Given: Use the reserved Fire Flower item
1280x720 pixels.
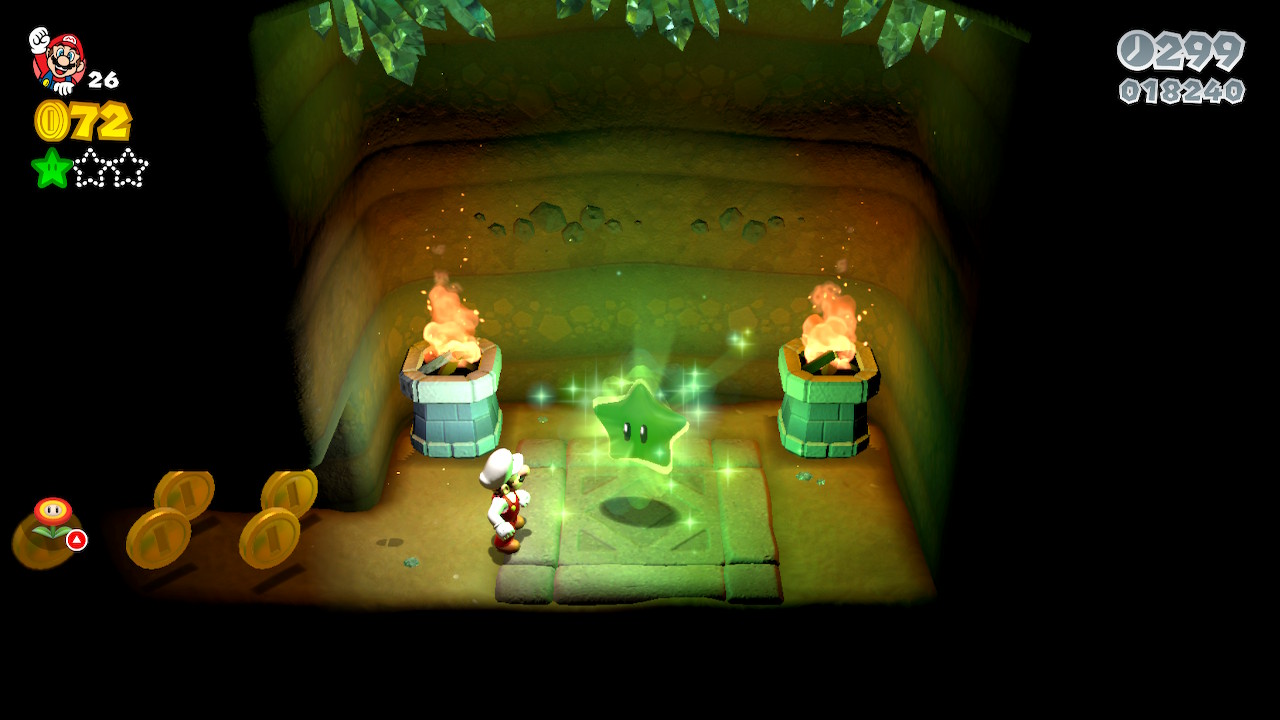Looking at the screenshot, I should pyautogui.click(x=52, y=520).
